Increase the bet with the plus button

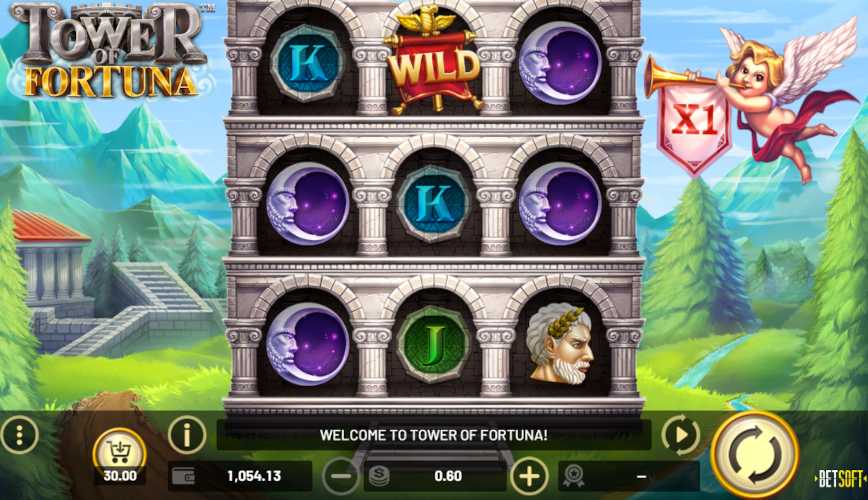click(x=529, y=476)
